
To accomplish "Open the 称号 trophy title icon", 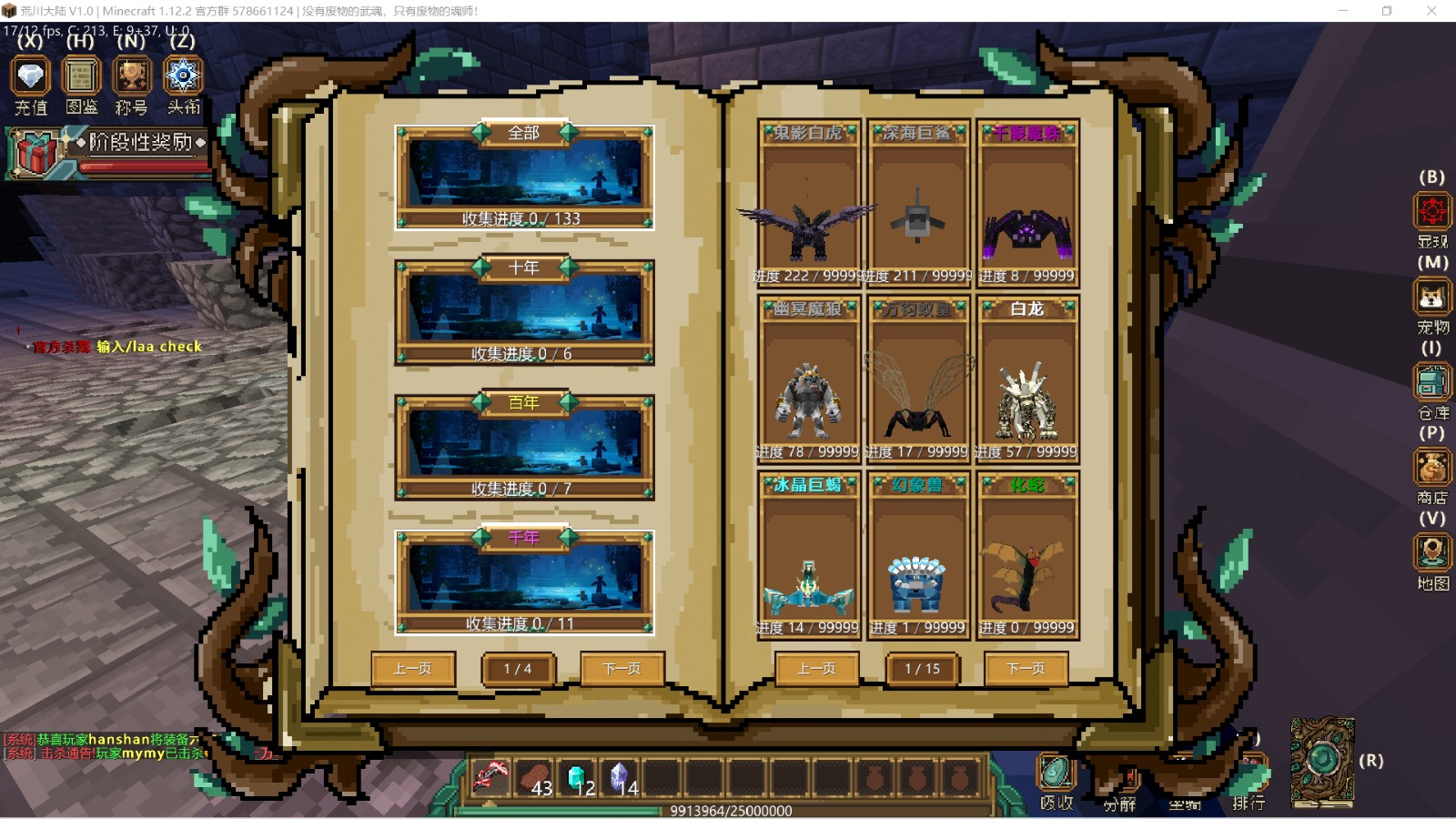I will click(132, 77).
